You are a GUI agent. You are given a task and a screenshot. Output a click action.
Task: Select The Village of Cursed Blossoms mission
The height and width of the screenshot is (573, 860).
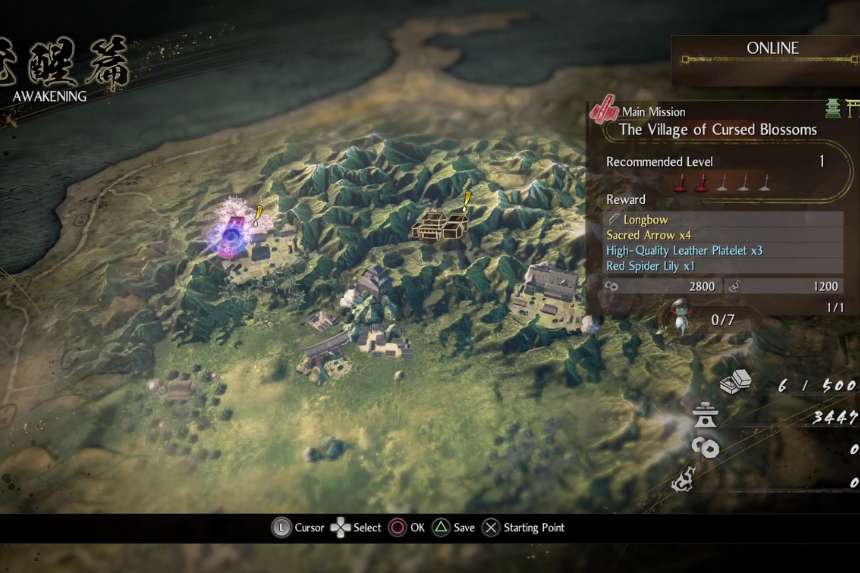click(717, 129)
